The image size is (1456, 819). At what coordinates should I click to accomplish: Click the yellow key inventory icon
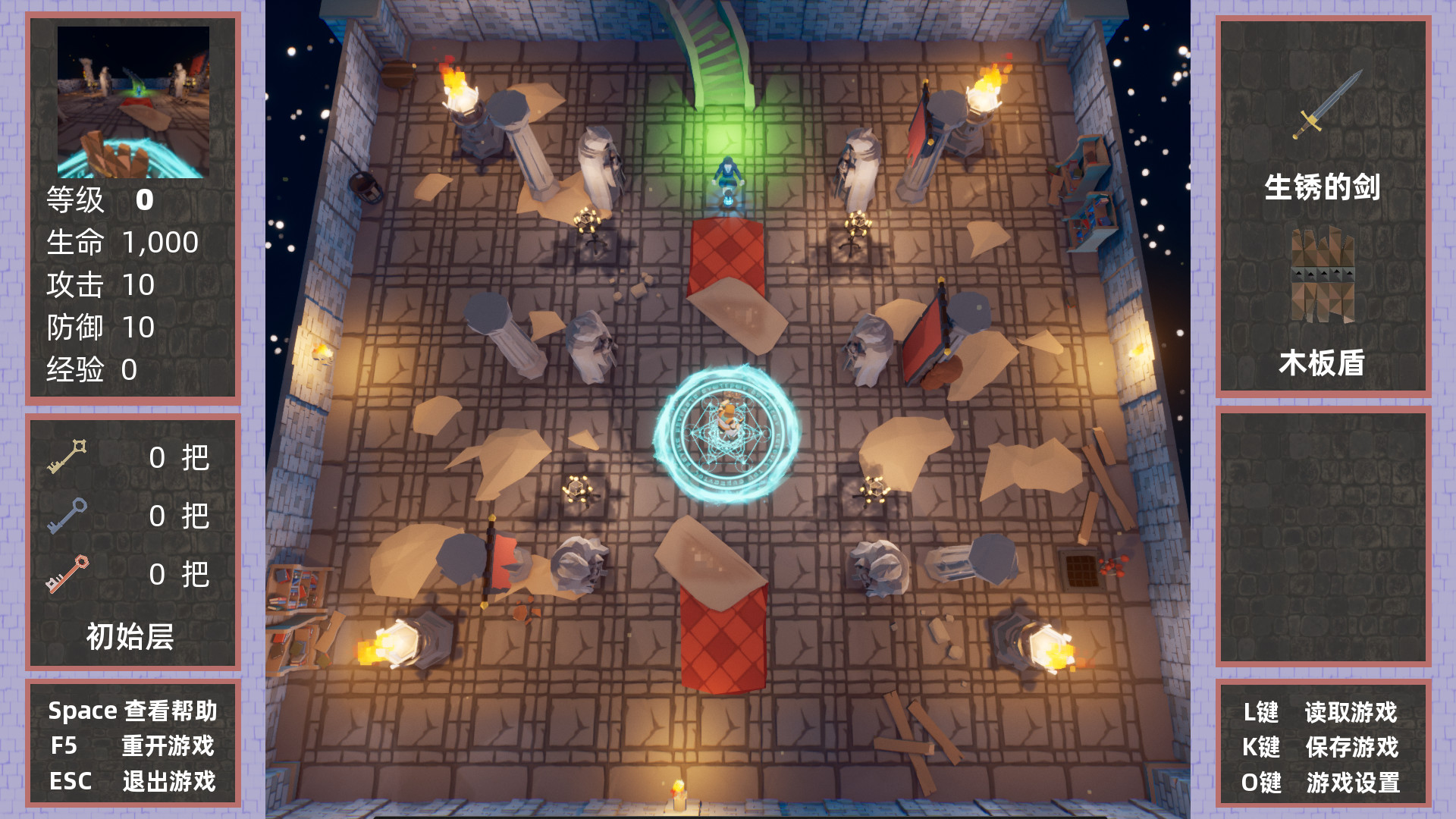[68, 457]
